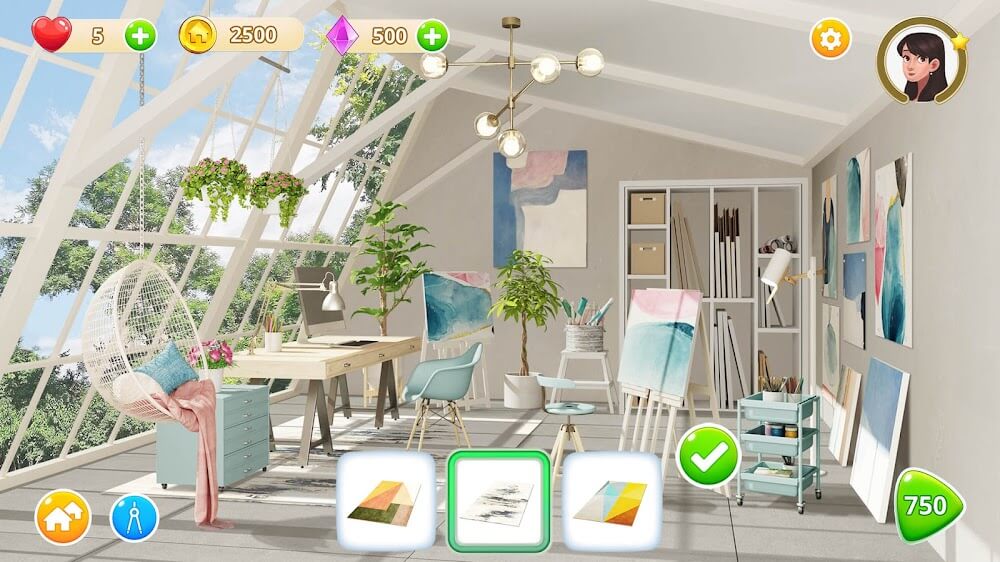Go to the home screen via house button
Viewport: 1000px width, 562px height.
(x=63, y=518)
